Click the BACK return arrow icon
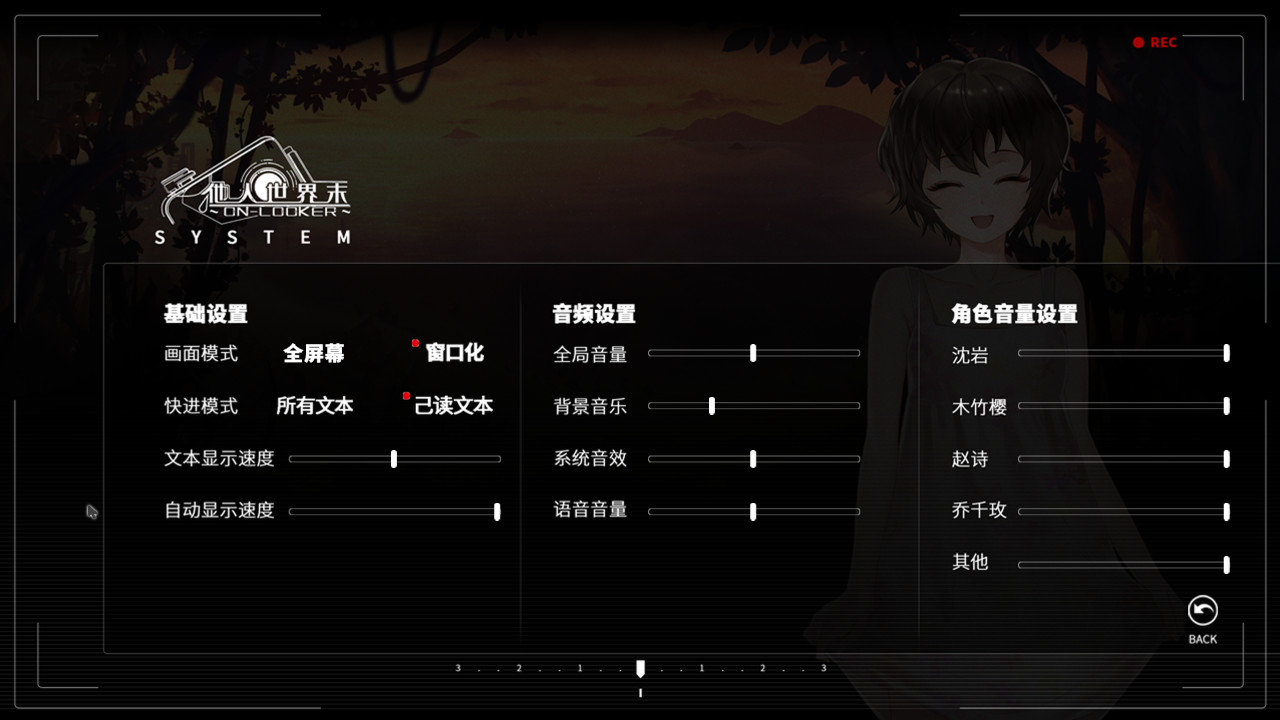The width and height of the screenshot is (1280, 720). tap(1202, 608)
